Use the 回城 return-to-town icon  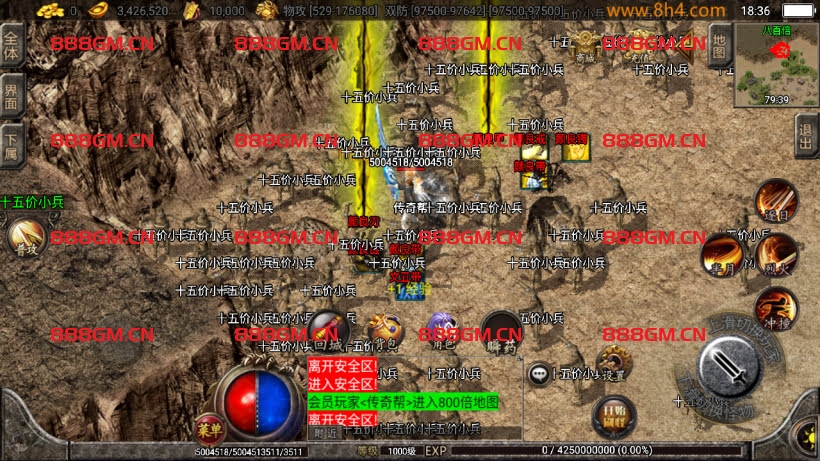327,329
